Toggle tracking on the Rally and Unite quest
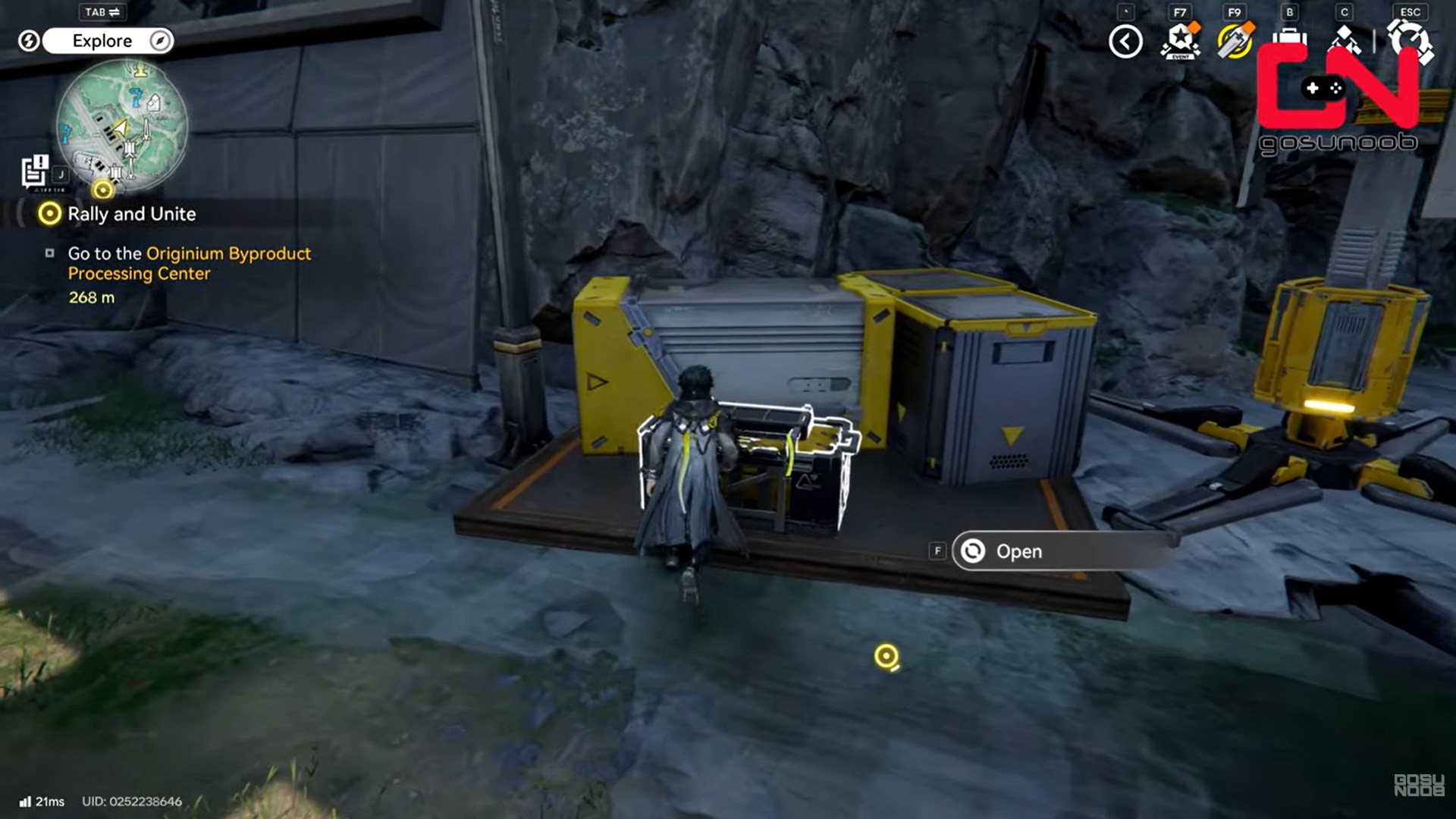 tap(50, 215)
